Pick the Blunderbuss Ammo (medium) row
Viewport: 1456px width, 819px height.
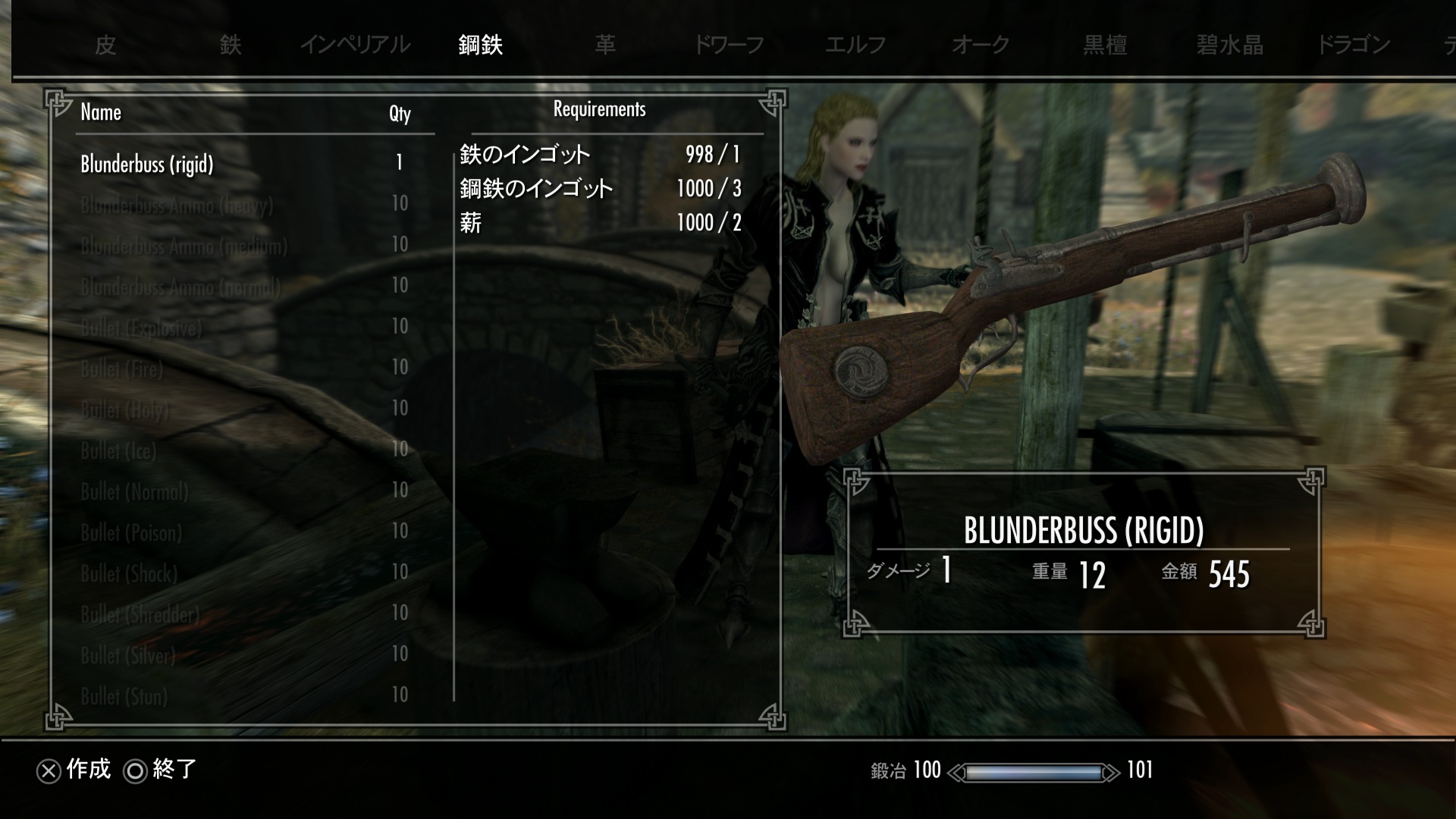coord(184,246)
